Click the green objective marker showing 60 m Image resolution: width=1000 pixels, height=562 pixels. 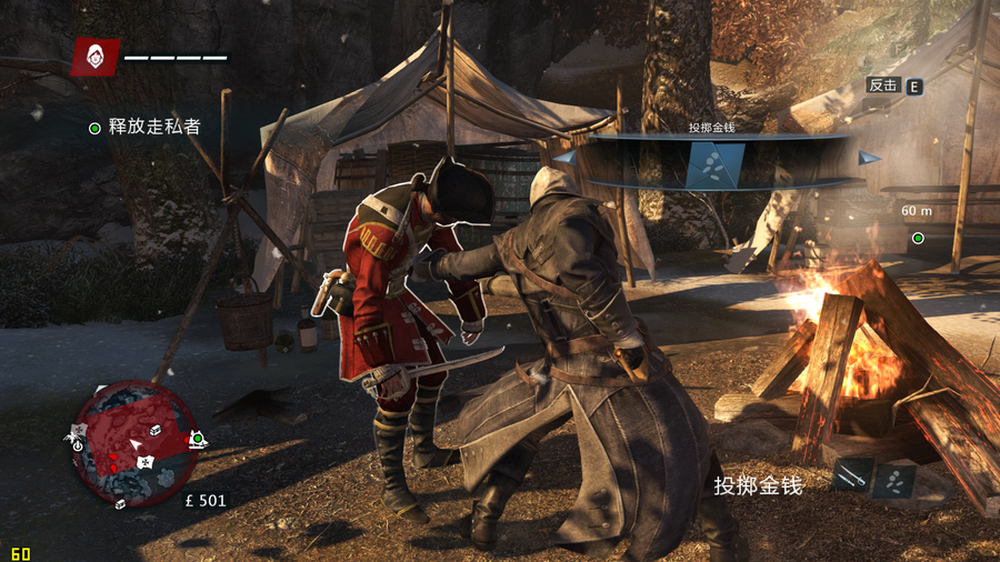[917, 238]
